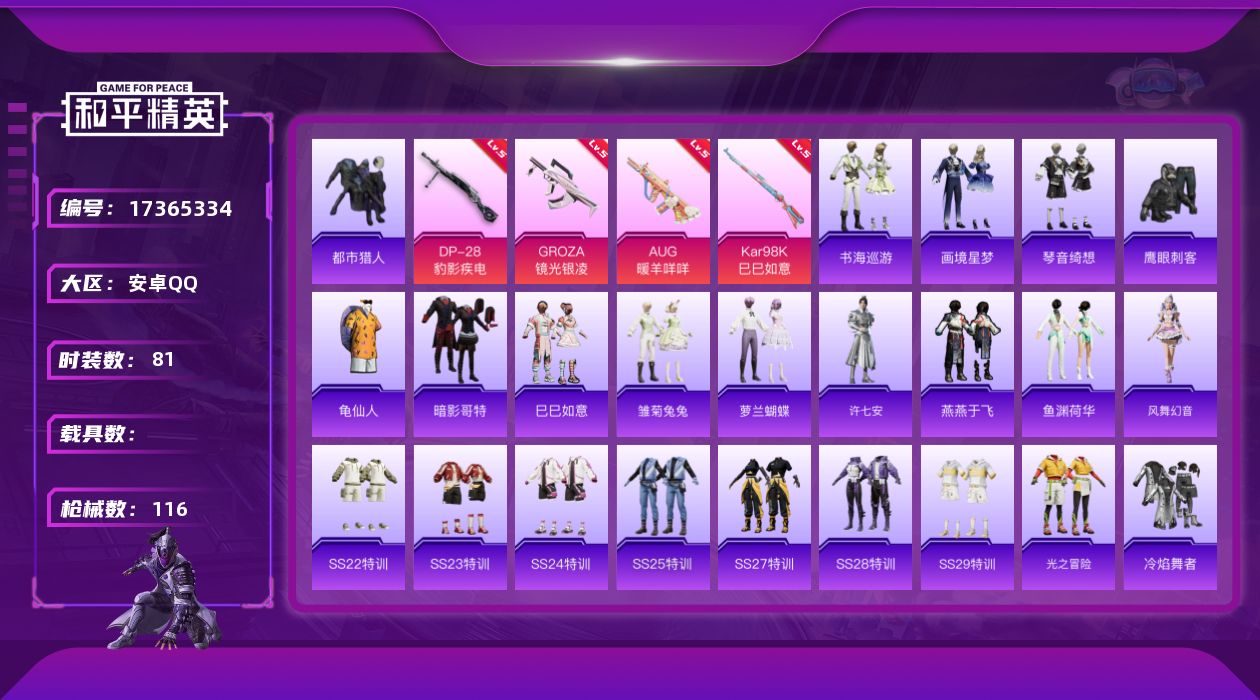Image resolution: width=1260 pixels, height=700 pixels.
Task: Open the 琴音绮想 outfit card
Action: click(x=1068, y=210)
